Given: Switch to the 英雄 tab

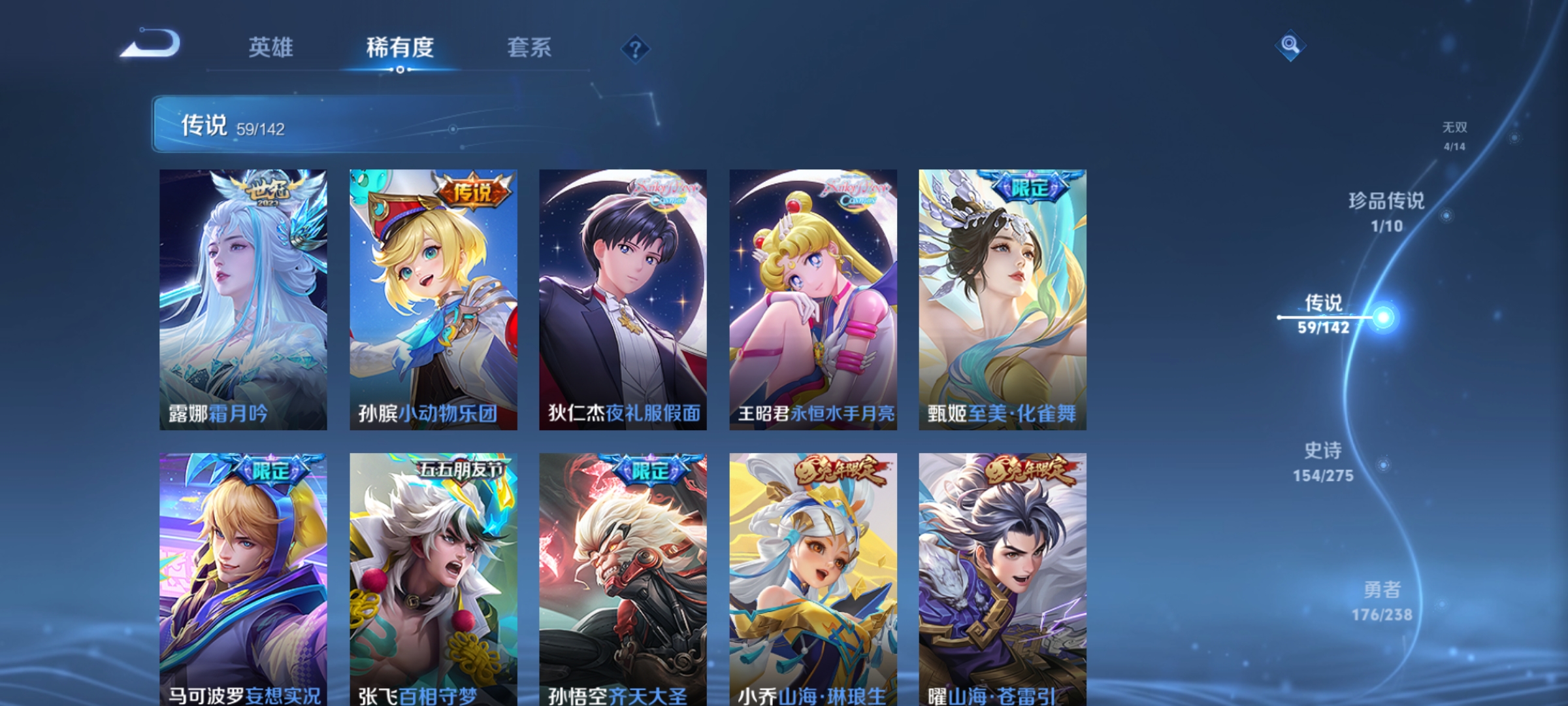Looking at the screenshot, I should 272,48.
